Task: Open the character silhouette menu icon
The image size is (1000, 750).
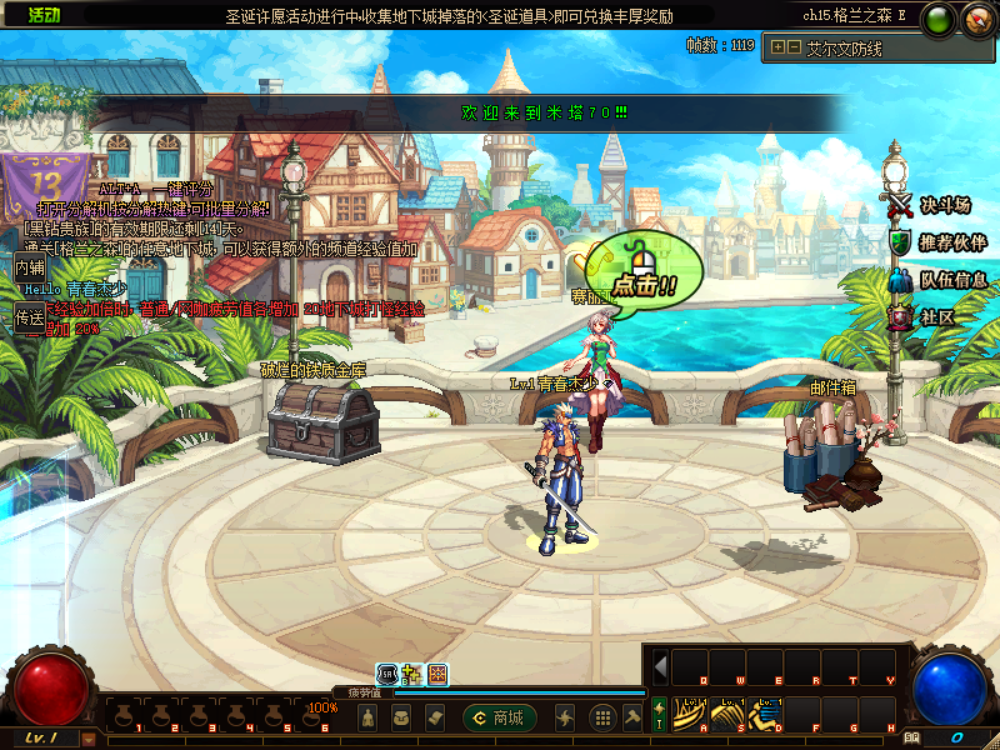Action: pos(368,717)
